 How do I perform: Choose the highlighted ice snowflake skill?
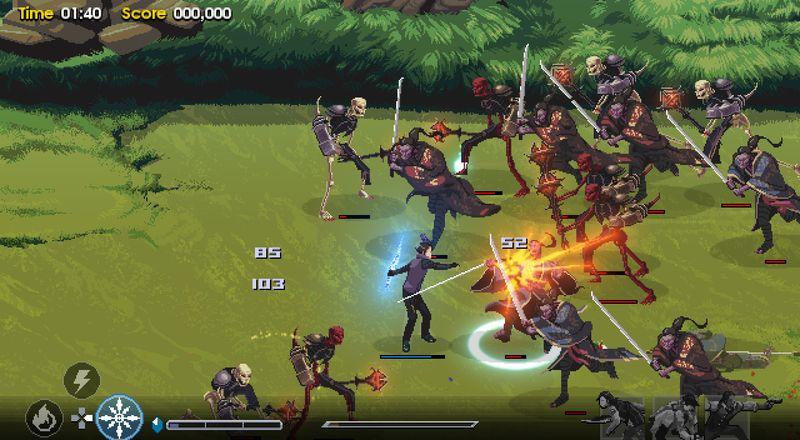pos(120,416)
